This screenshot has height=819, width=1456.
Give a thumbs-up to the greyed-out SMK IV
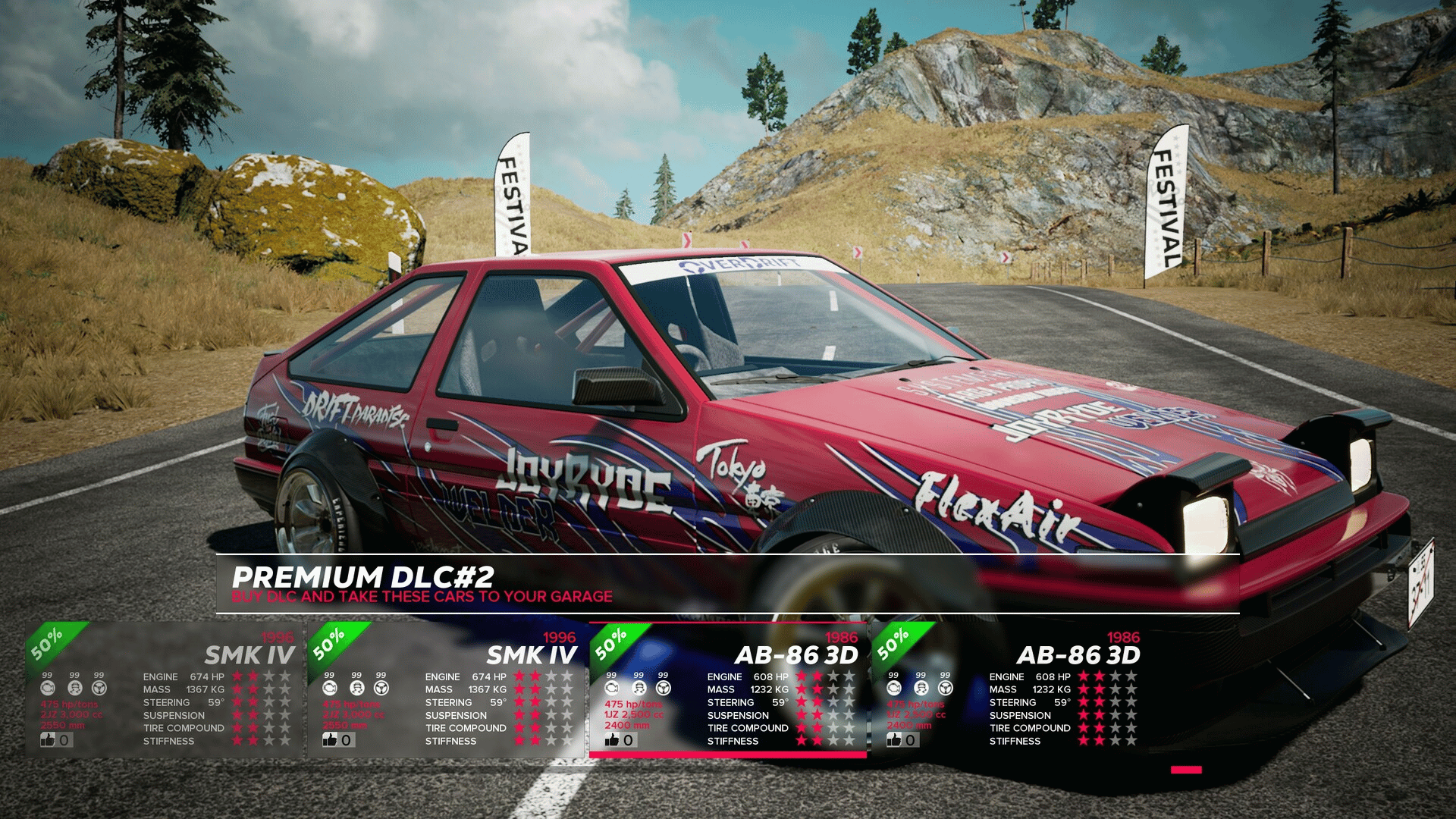tap(49, 739)
